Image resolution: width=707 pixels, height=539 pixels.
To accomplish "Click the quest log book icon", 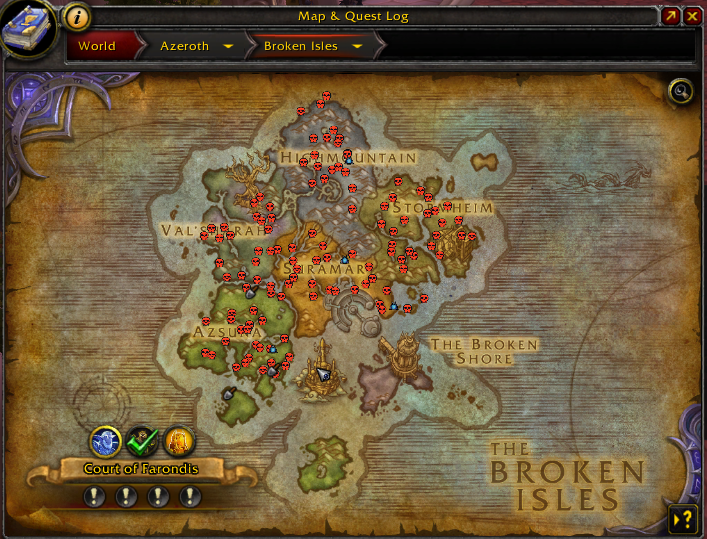I will click(x=27, y=28).
